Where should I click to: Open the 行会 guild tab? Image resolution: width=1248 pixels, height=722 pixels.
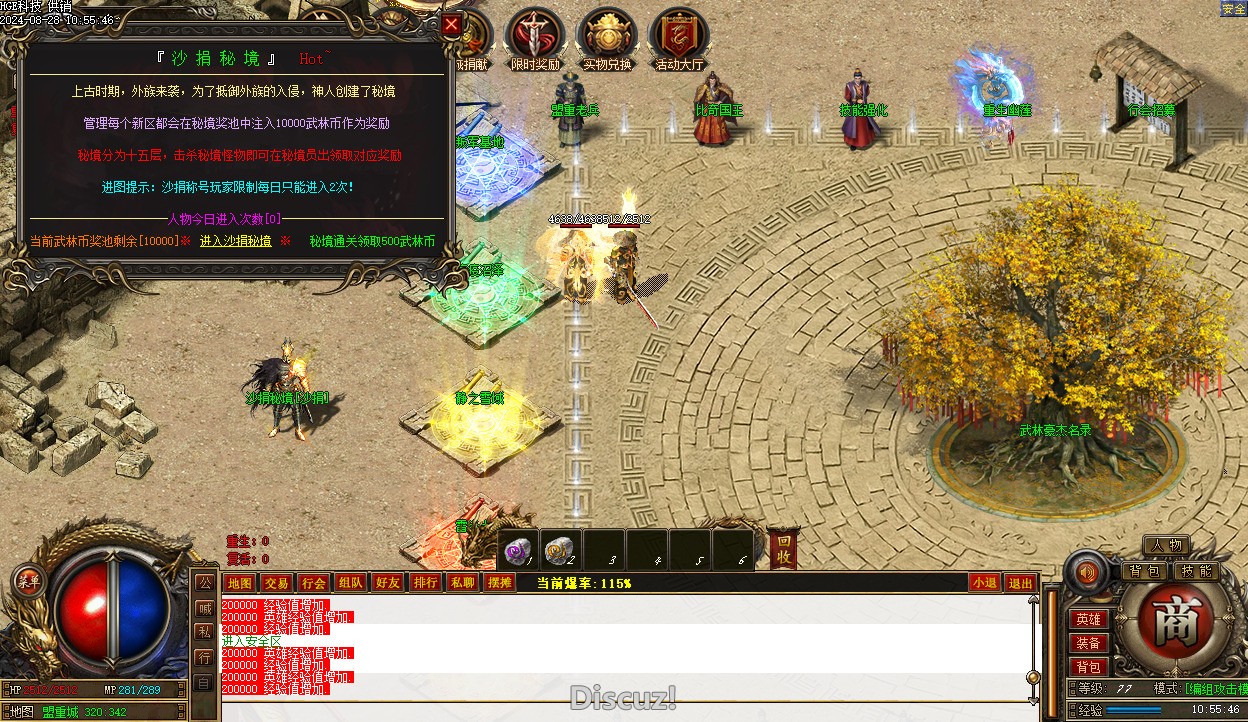313,583
